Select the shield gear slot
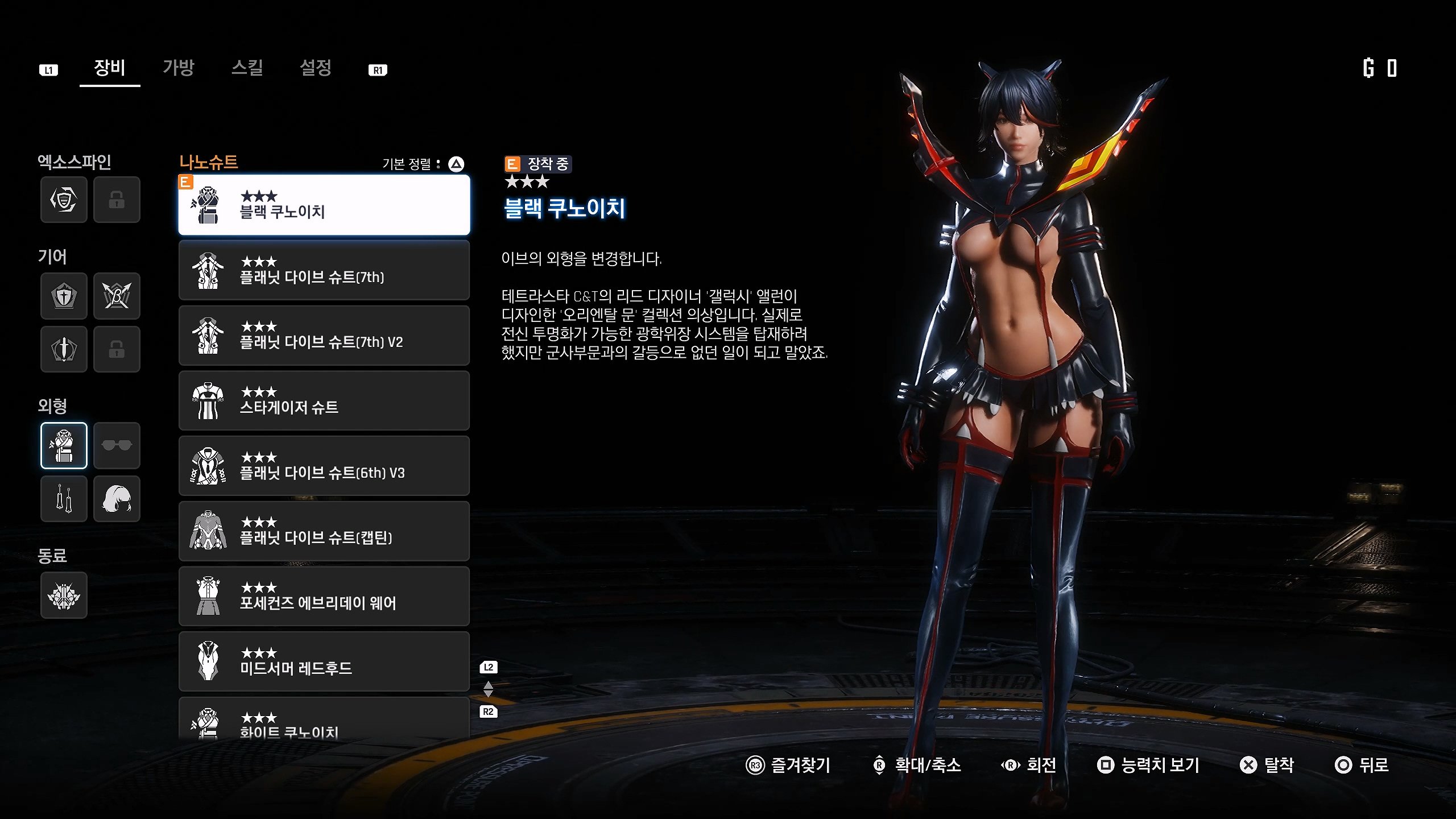This screenshot has height=819, width=1456. click(x=64, y=296)
